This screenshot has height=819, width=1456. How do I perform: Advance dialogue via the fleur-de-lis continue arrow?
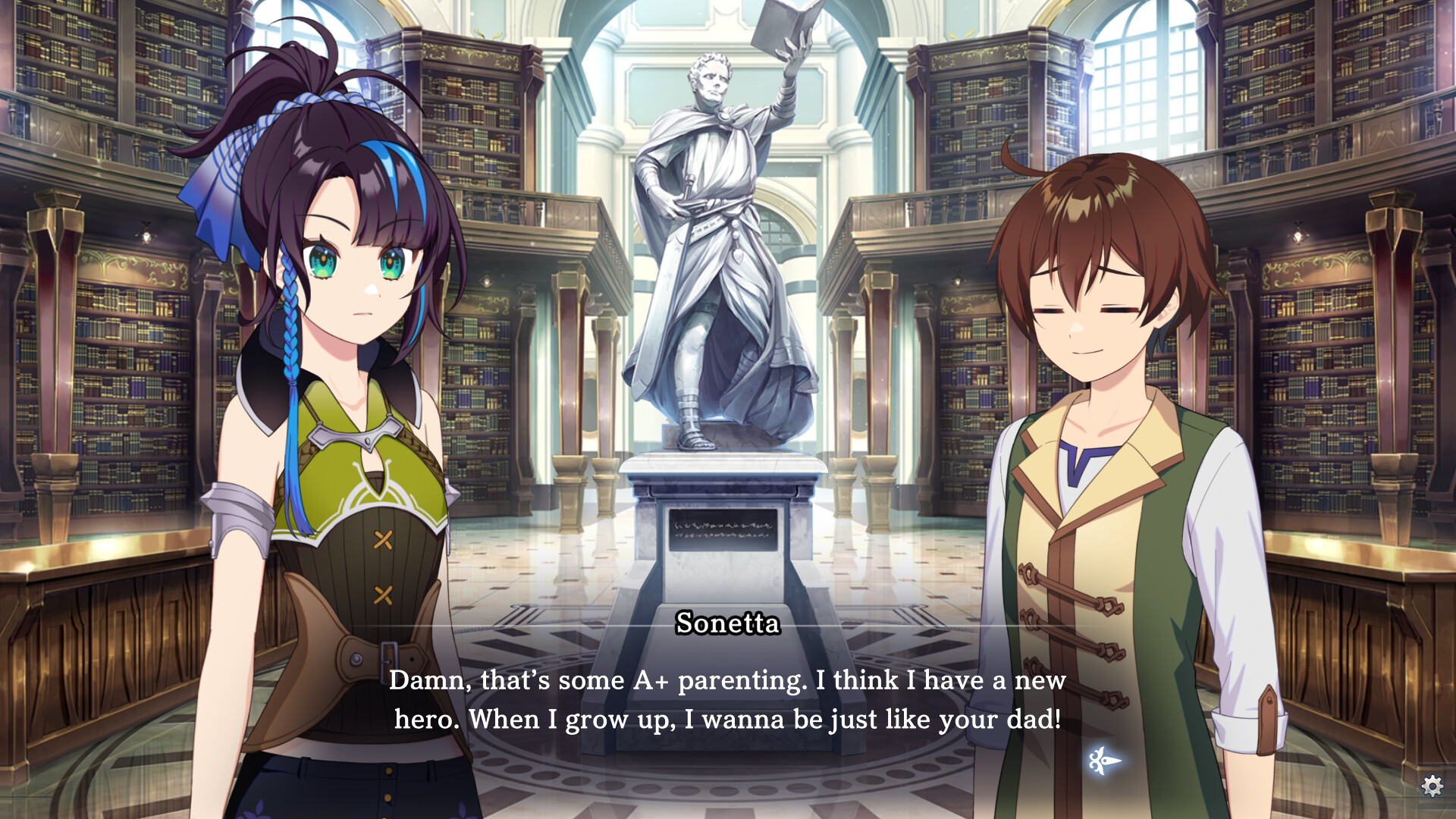(x=1104, y=760)
